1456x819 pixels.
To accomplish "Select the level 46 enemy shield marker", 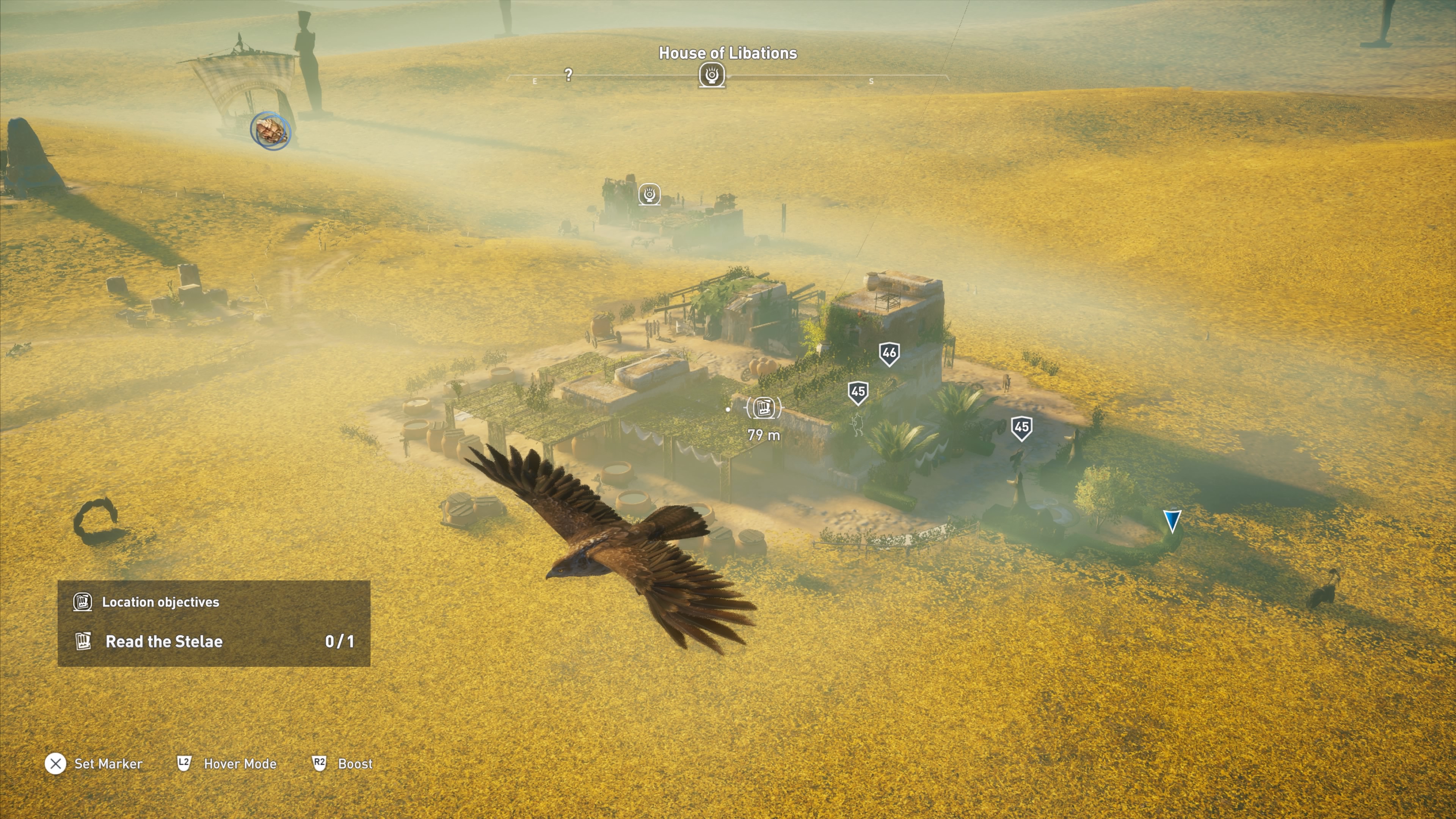I will [x=889, y=354].
